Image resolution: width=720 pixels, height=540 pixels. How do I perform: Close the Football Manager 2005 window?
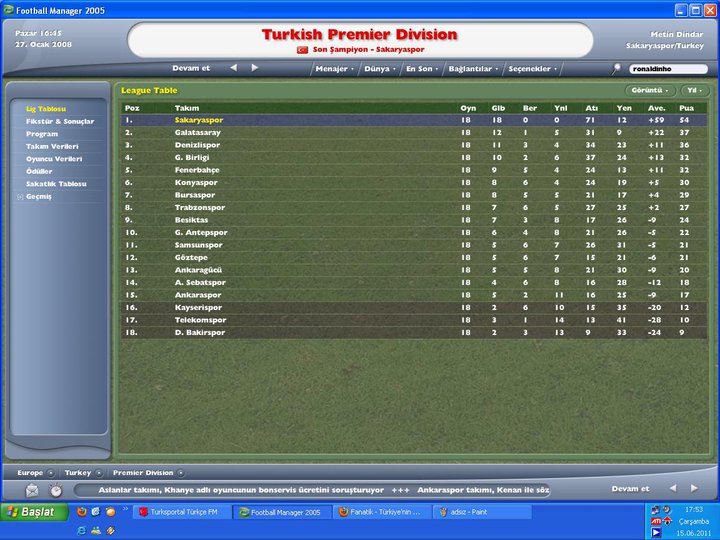pyautogui.click(x=708, y=9)
